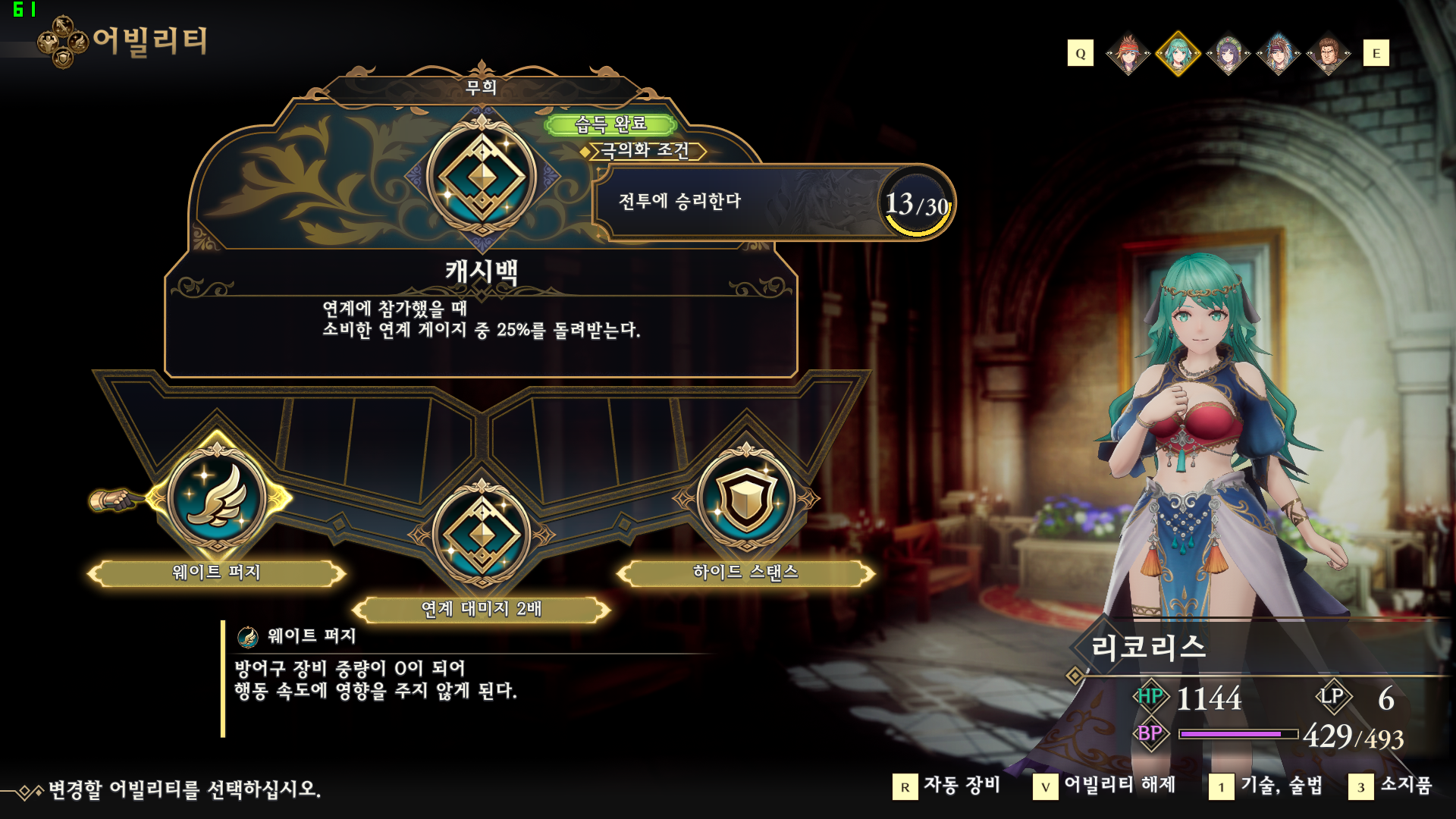Image resolution: width=1456 pixels, height=819 pixels.
Task: Switch to the brown-haired stern man portrait
Action: click(1328, 54)
